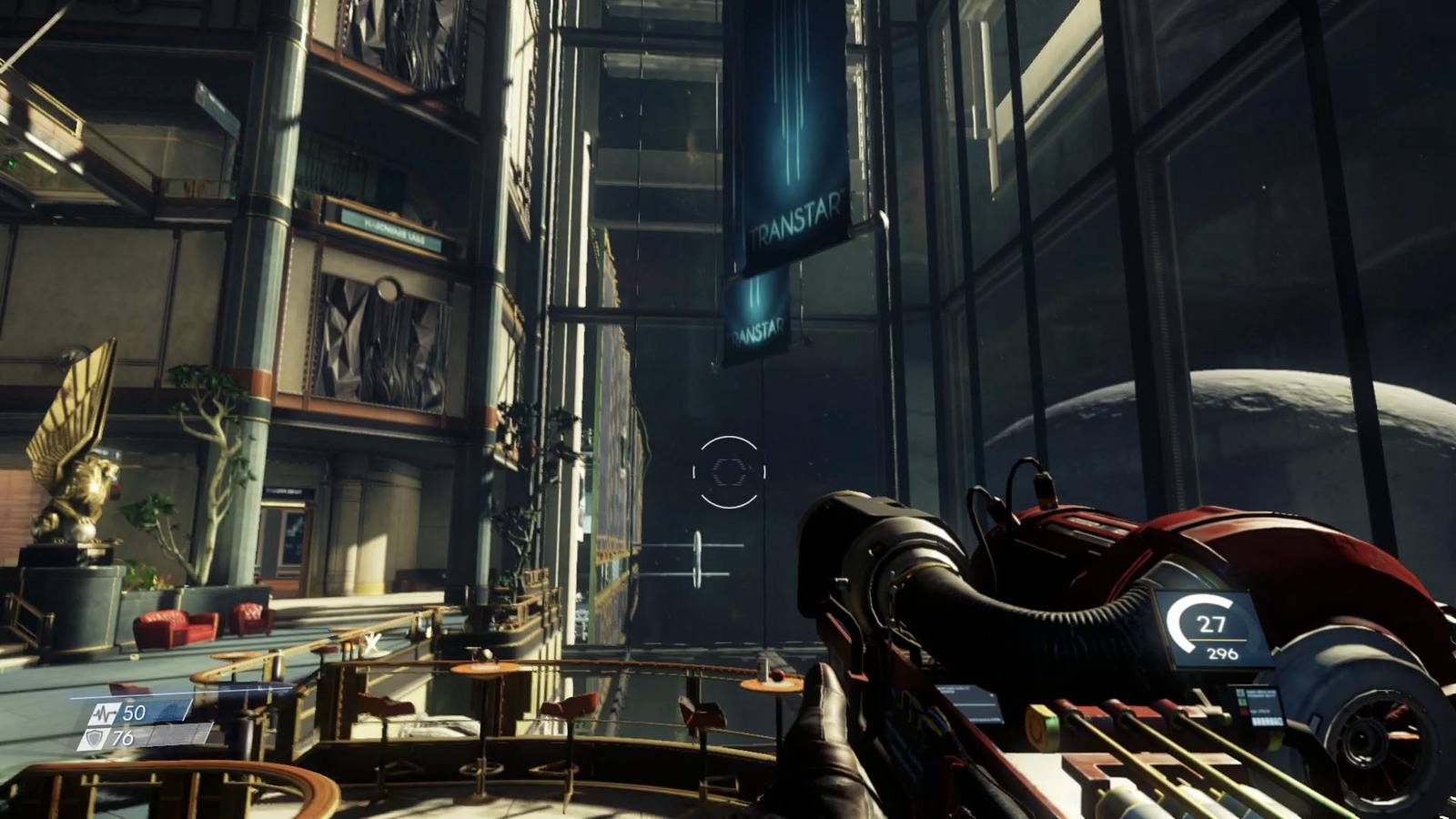Toggle the armor value showing 76

coord(123,737)
